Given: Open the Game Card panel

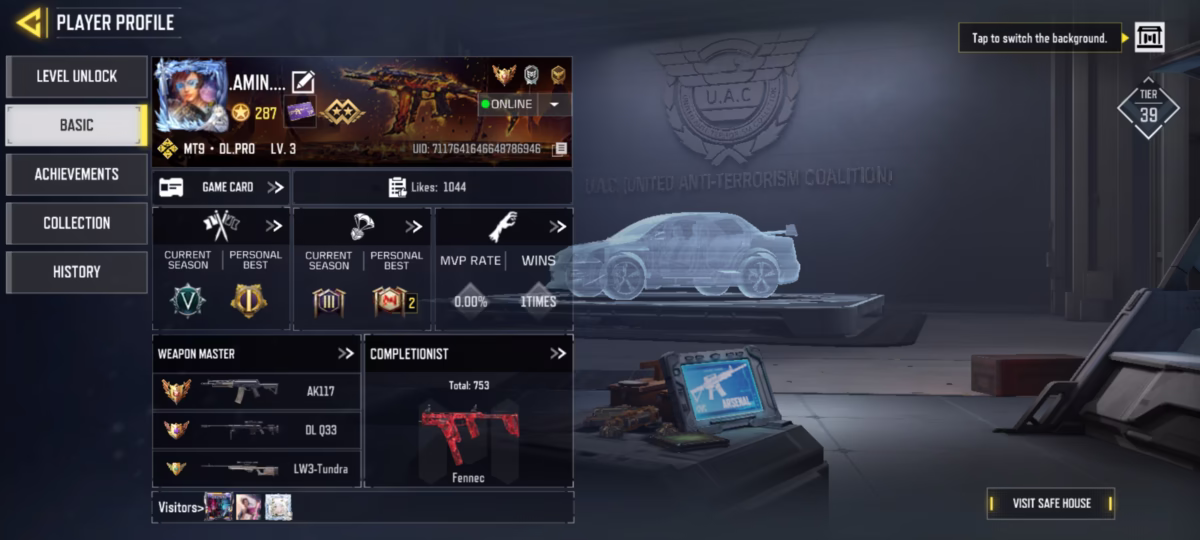Looking at the screenshot, I should click(x=221, y=187).
